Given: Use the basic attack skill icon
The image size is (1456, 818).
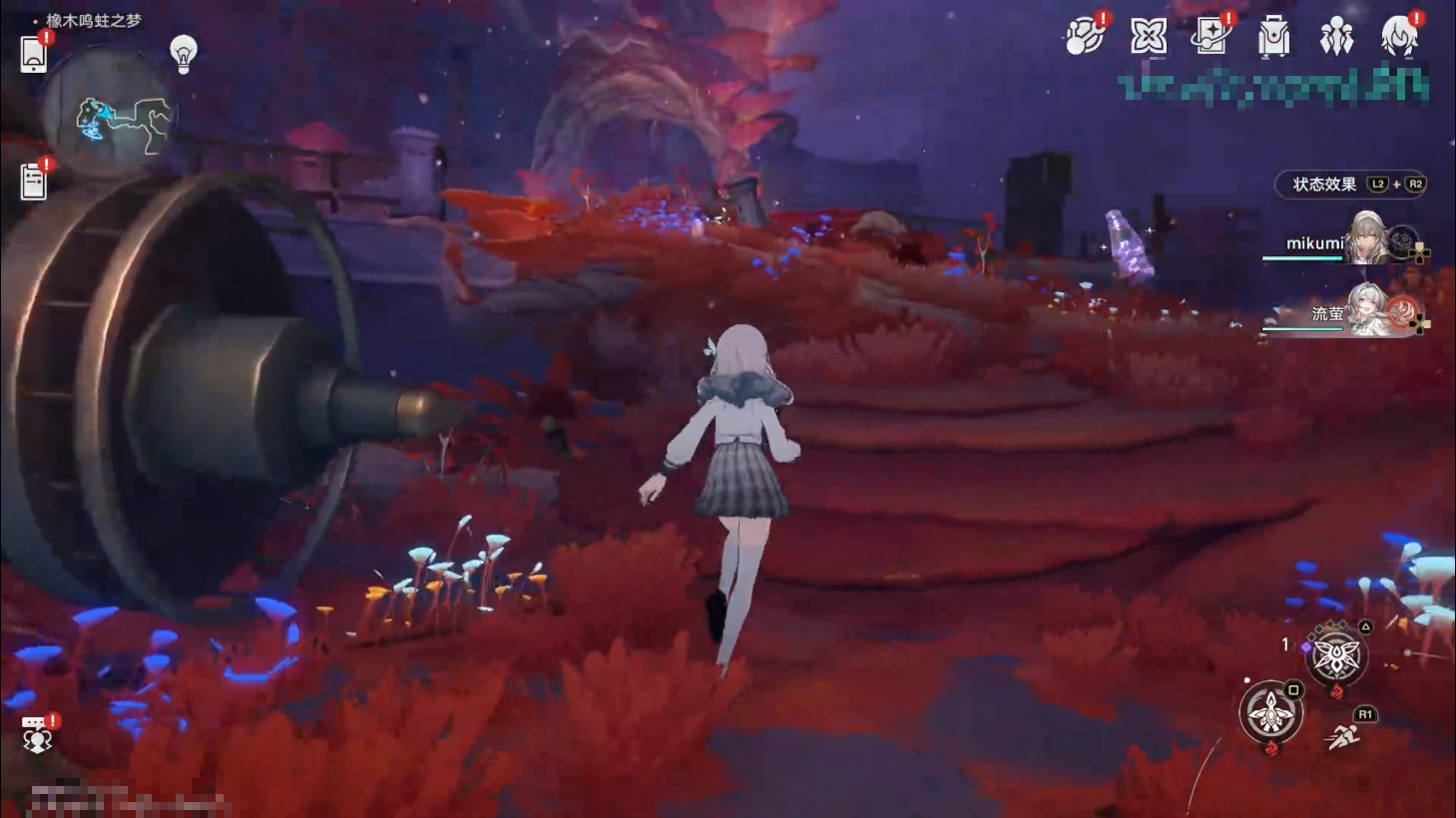Looking at the screenshot, I should click(x=1270, y=712).
